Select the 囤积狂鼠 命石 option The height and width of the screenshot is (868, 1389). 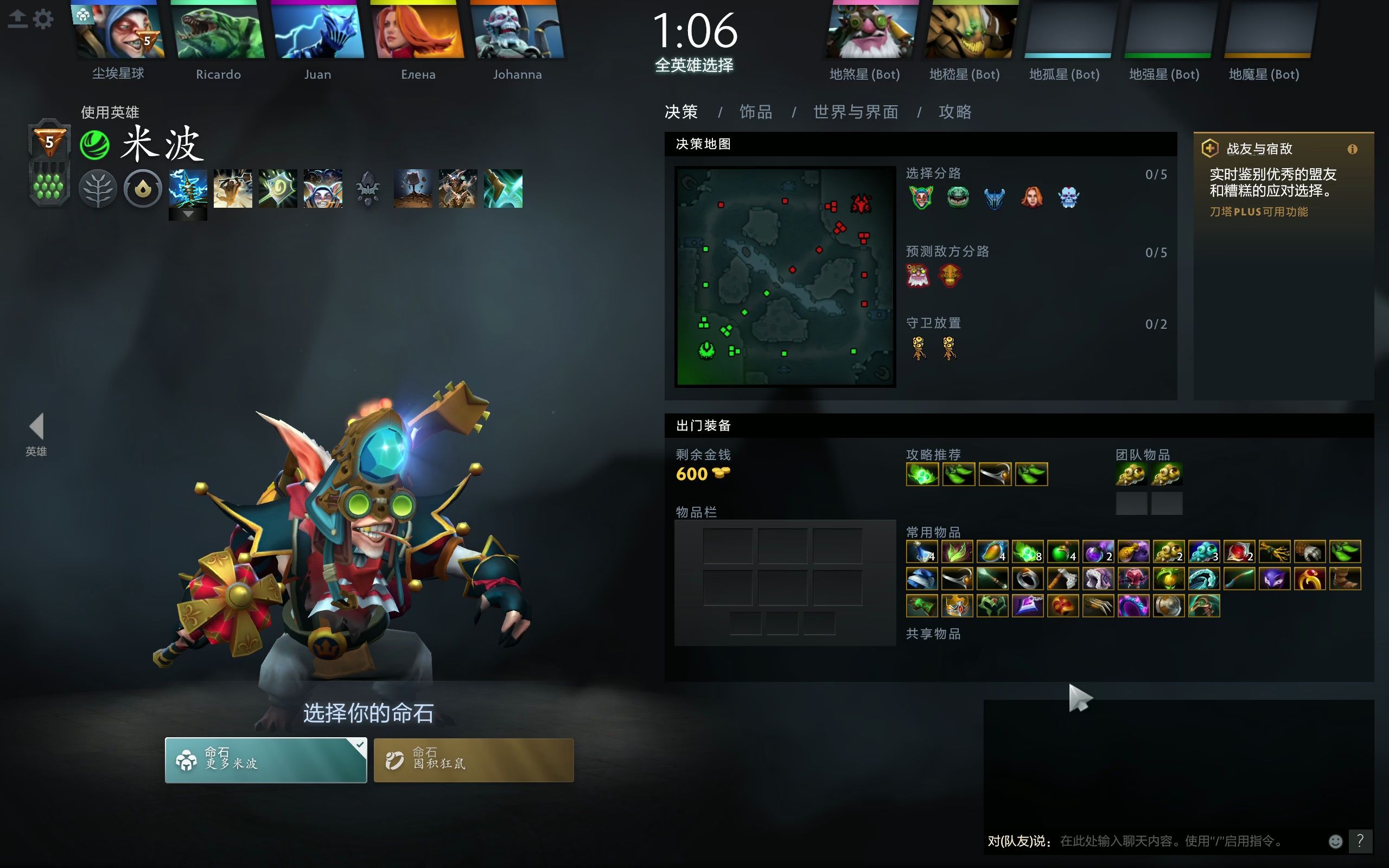[474, 759]
